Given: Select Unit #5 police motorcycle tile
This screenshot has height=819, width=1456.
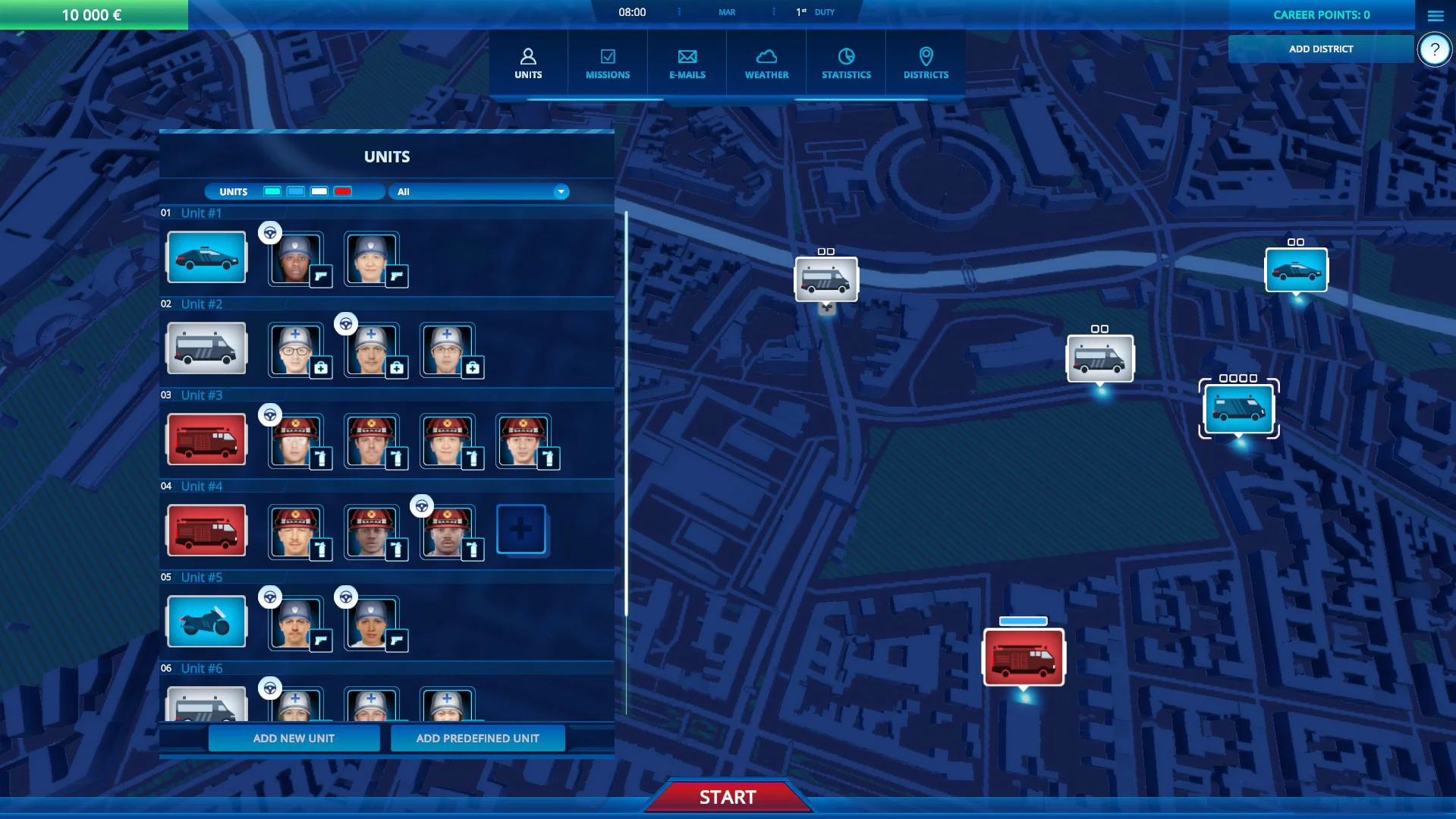Looking at the screenshot, I should 206,622.
